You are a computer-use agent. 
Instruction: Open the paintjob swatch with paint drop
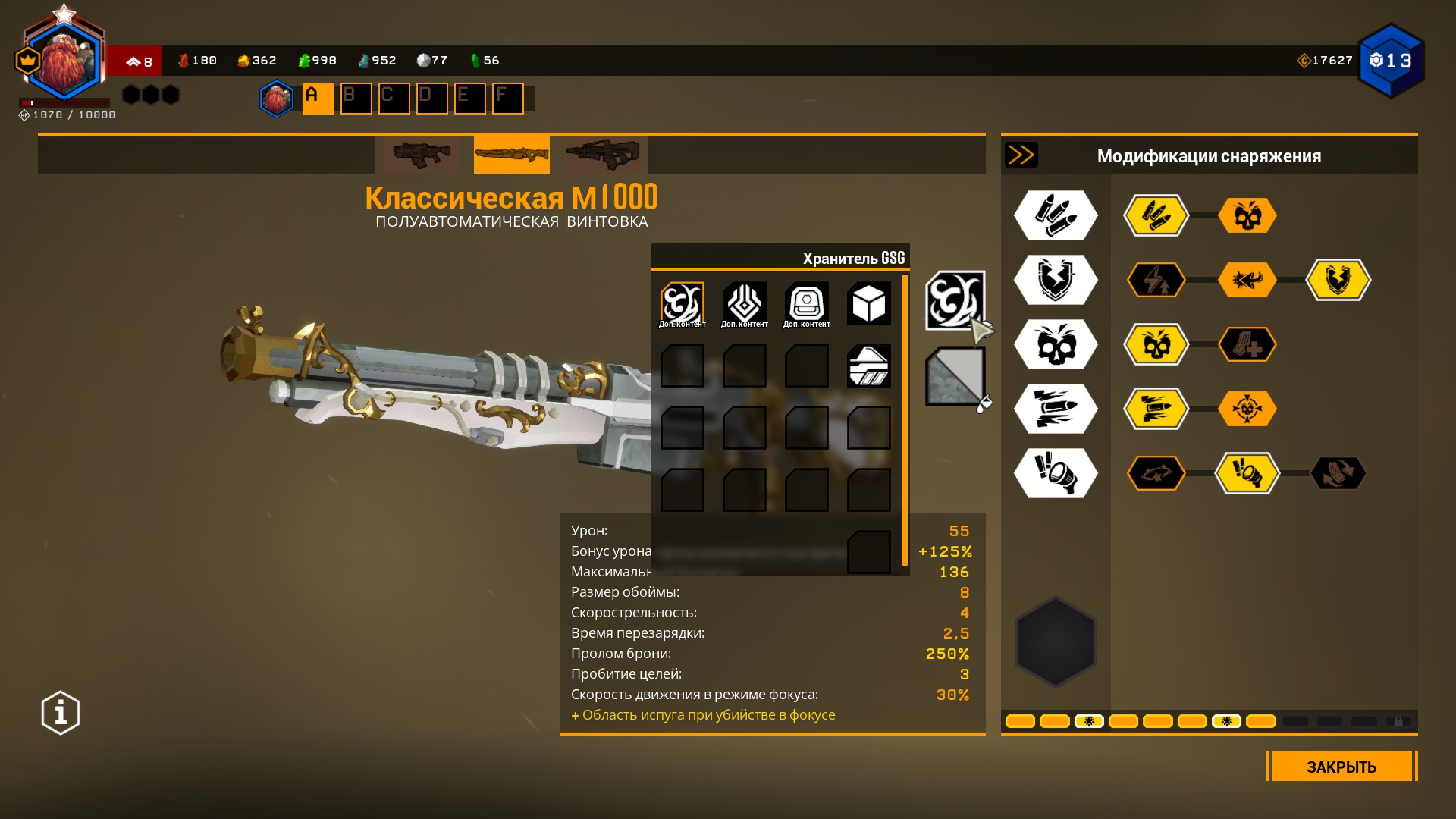coord(955,376)
